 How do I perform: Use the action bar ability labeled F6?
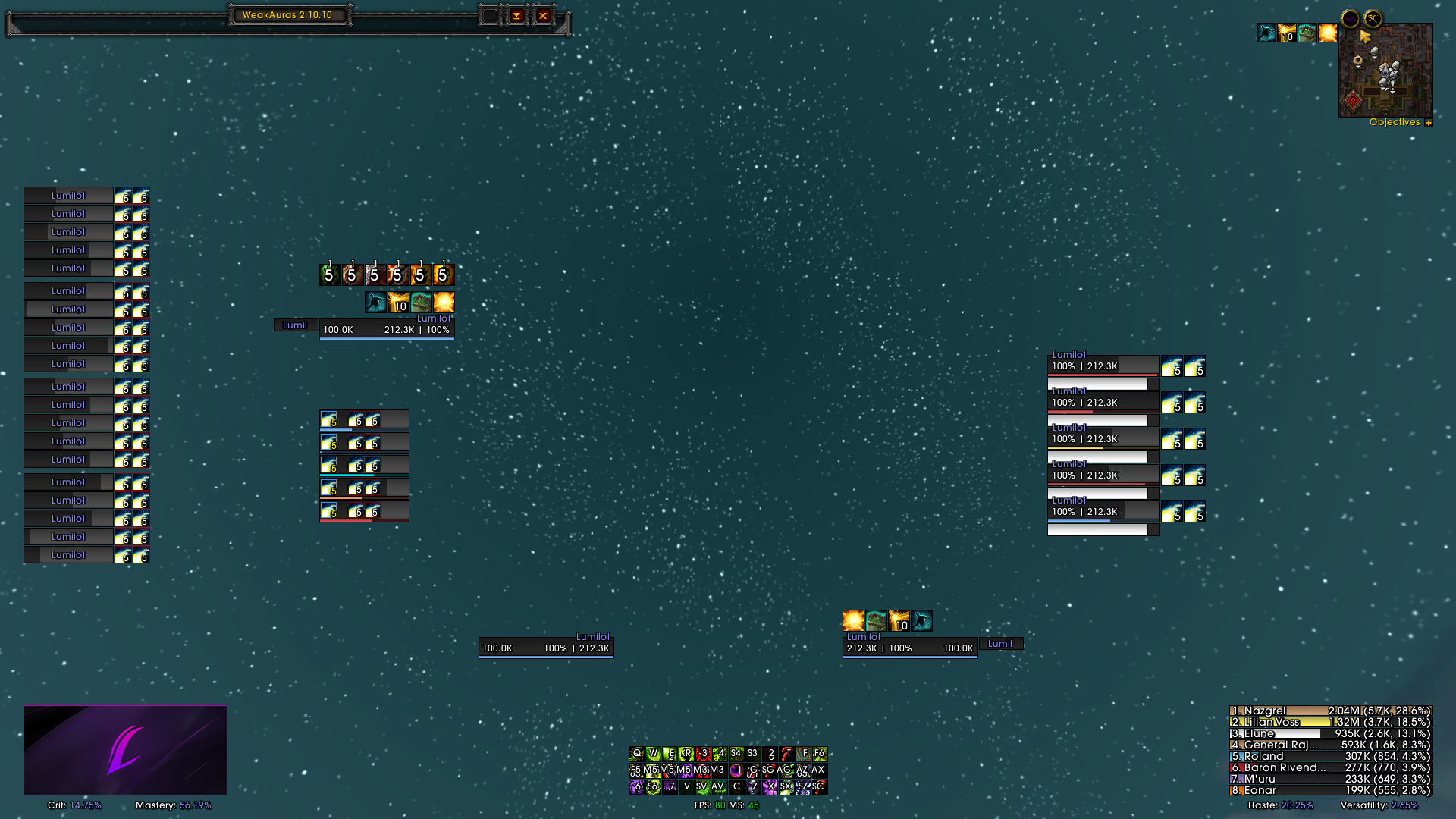tap(819, 754)
